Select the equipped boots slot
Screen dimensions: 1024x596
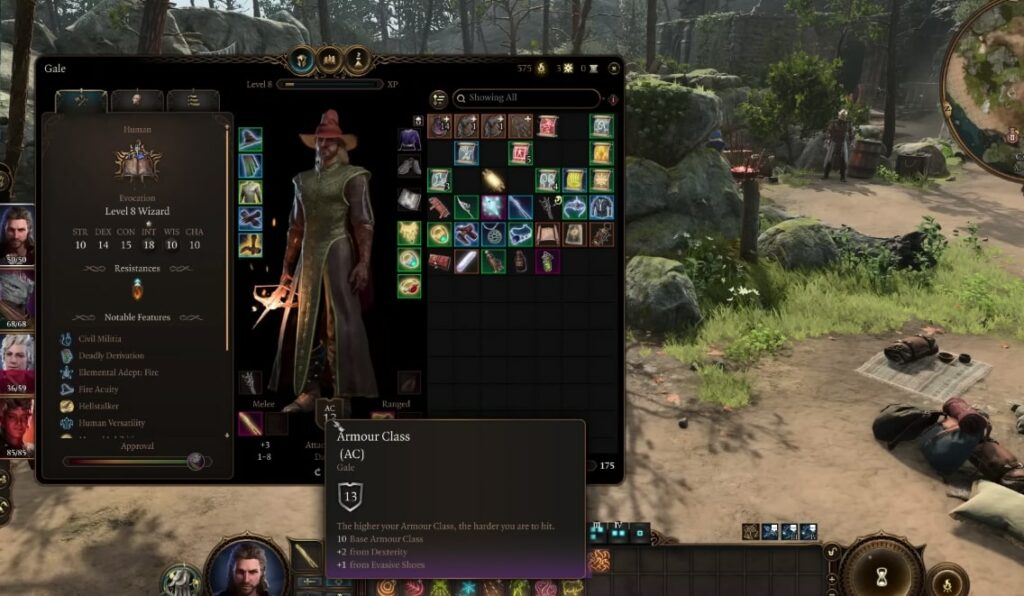(250, 245)
